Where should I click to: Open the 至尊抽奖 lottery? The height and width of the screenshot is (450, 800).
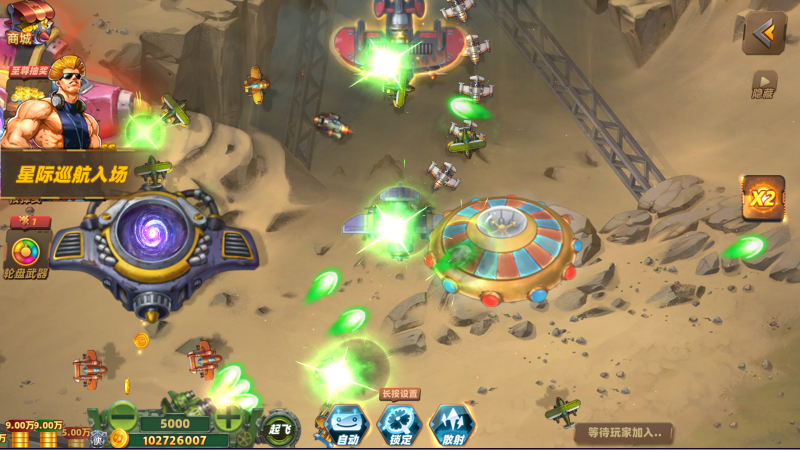pyautogui.click(x=28, y=73)
